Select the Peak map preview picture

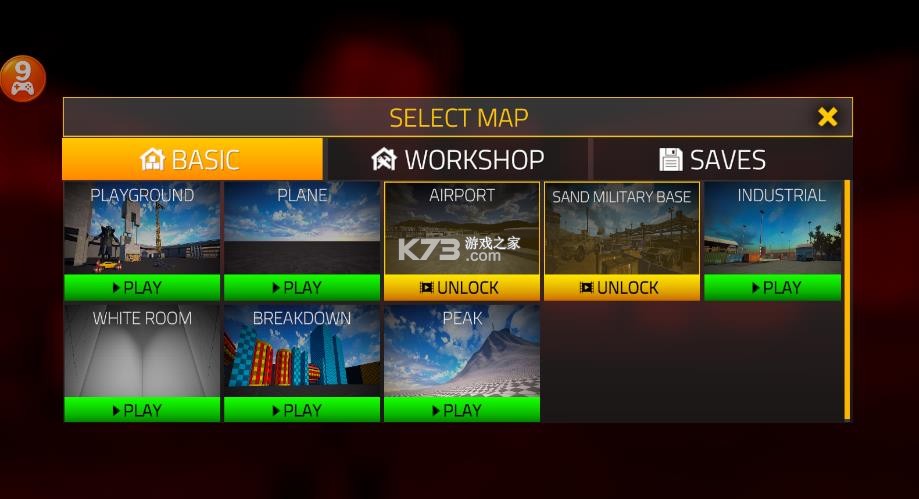pyautogui.click(x=462, y=358)
